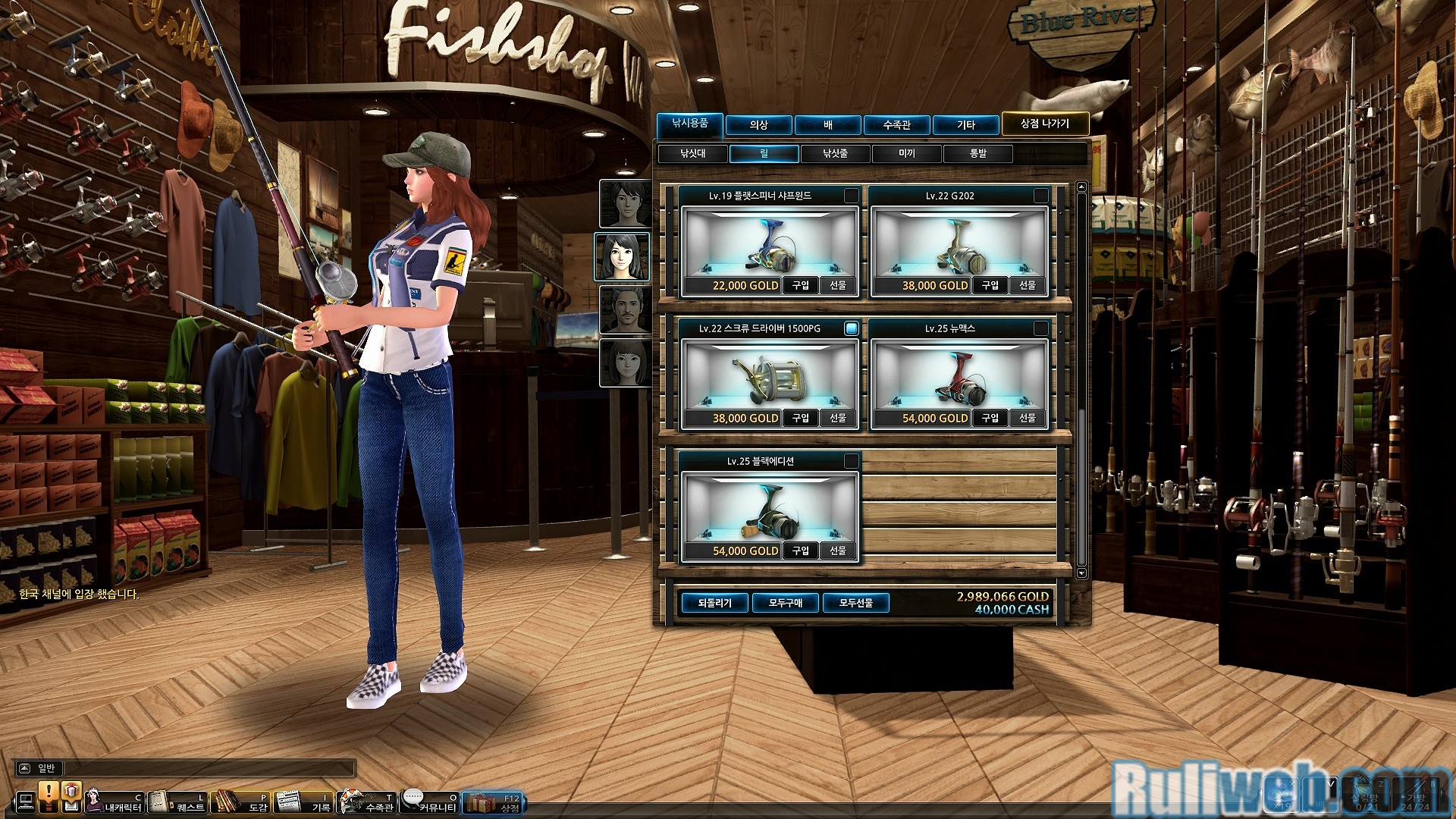Open the 미끼 bait subcategory
1456x819 pixels.
tap(906, 154)
